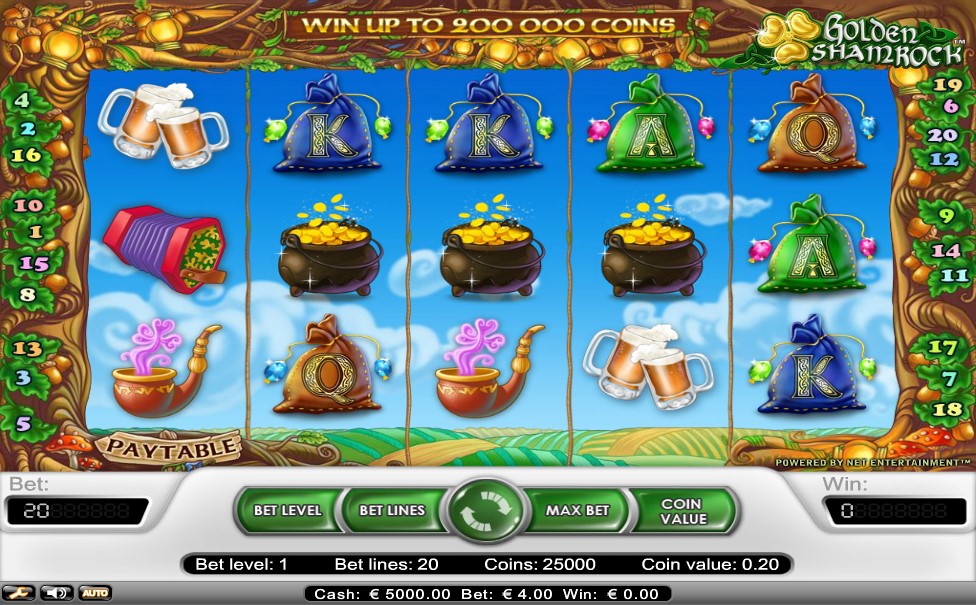Select payline number 9
The width and height of the screenshot is (976, 605).
[x=946, y=213]
